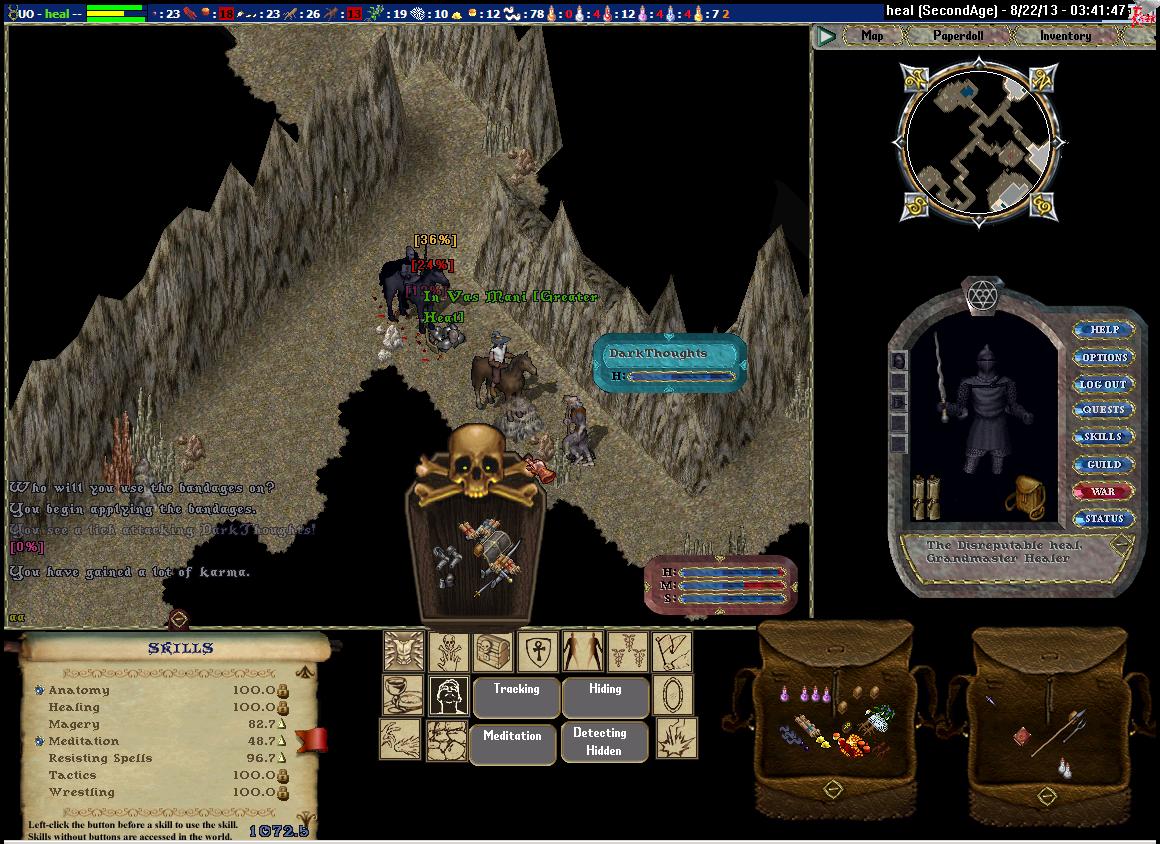Viewport: 1160px width, 844px height.
Task: Use the Detecting Hidden skill button
Action: click(x=605, y=742)
